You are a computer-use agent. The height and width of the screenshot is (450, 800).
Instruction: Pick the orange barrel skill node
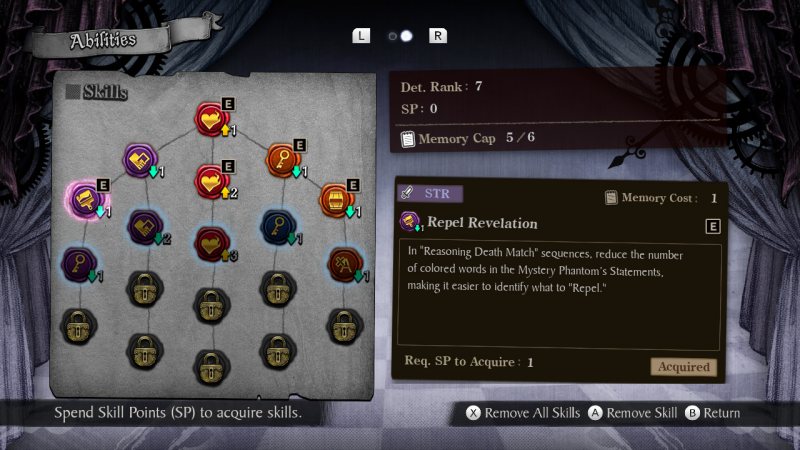coord(337,200)
